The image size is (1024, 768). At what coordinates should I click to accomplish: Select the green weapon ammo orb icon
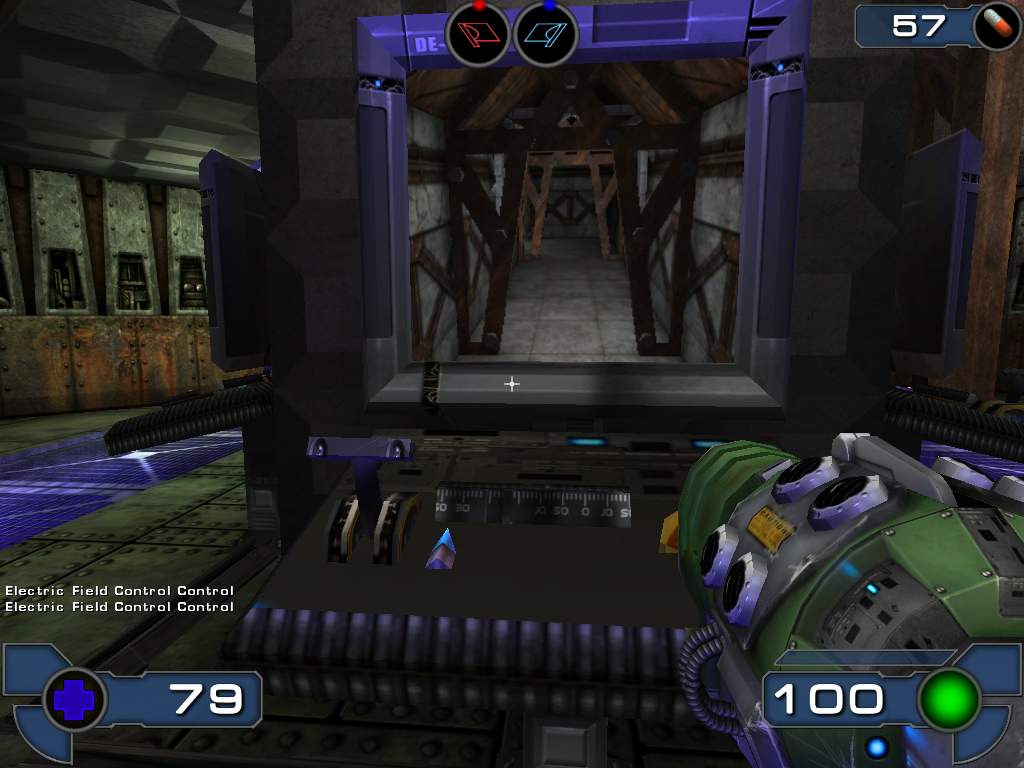[x=948, y=699]
